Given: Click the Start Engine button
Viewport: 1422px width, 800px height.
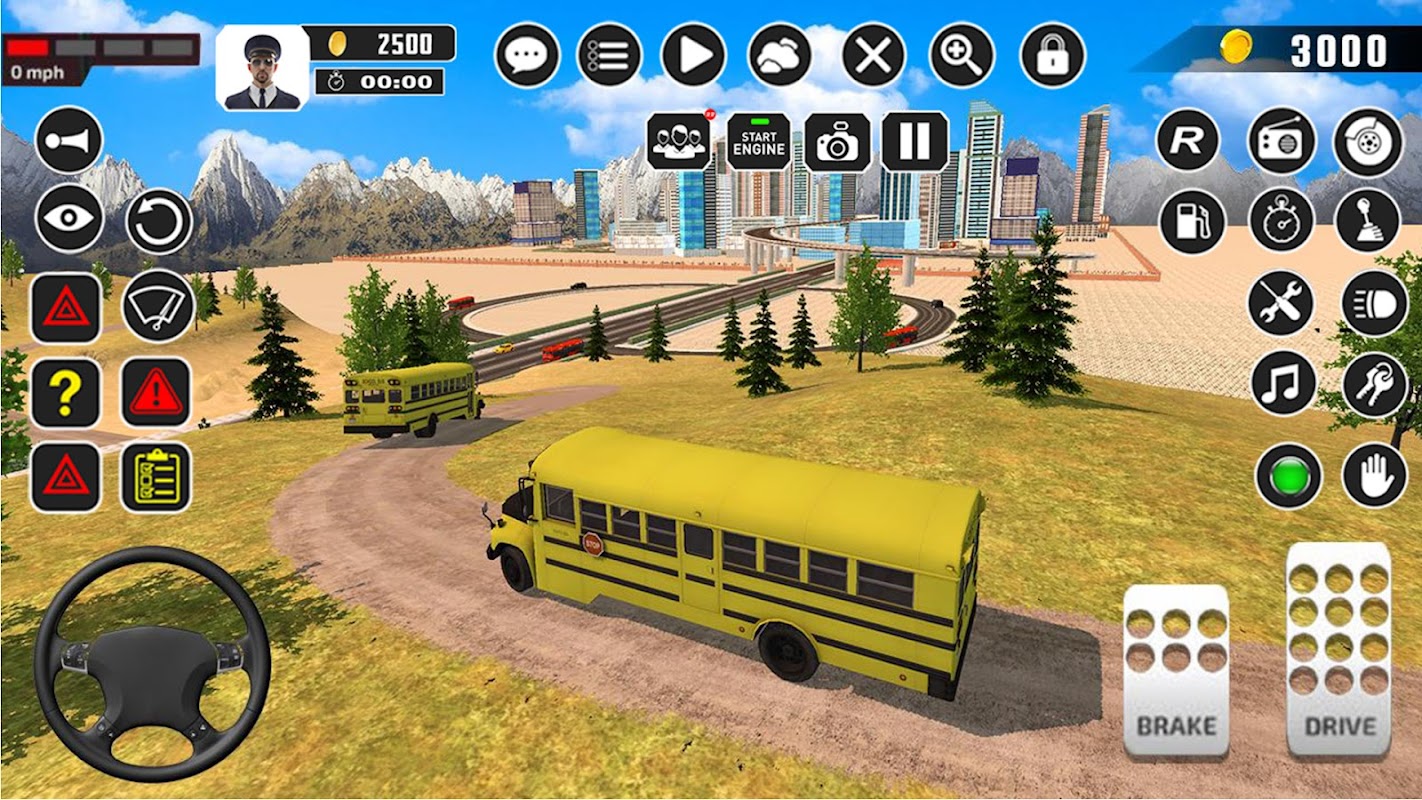Looking at the screenshot, I should coord(759,143).
